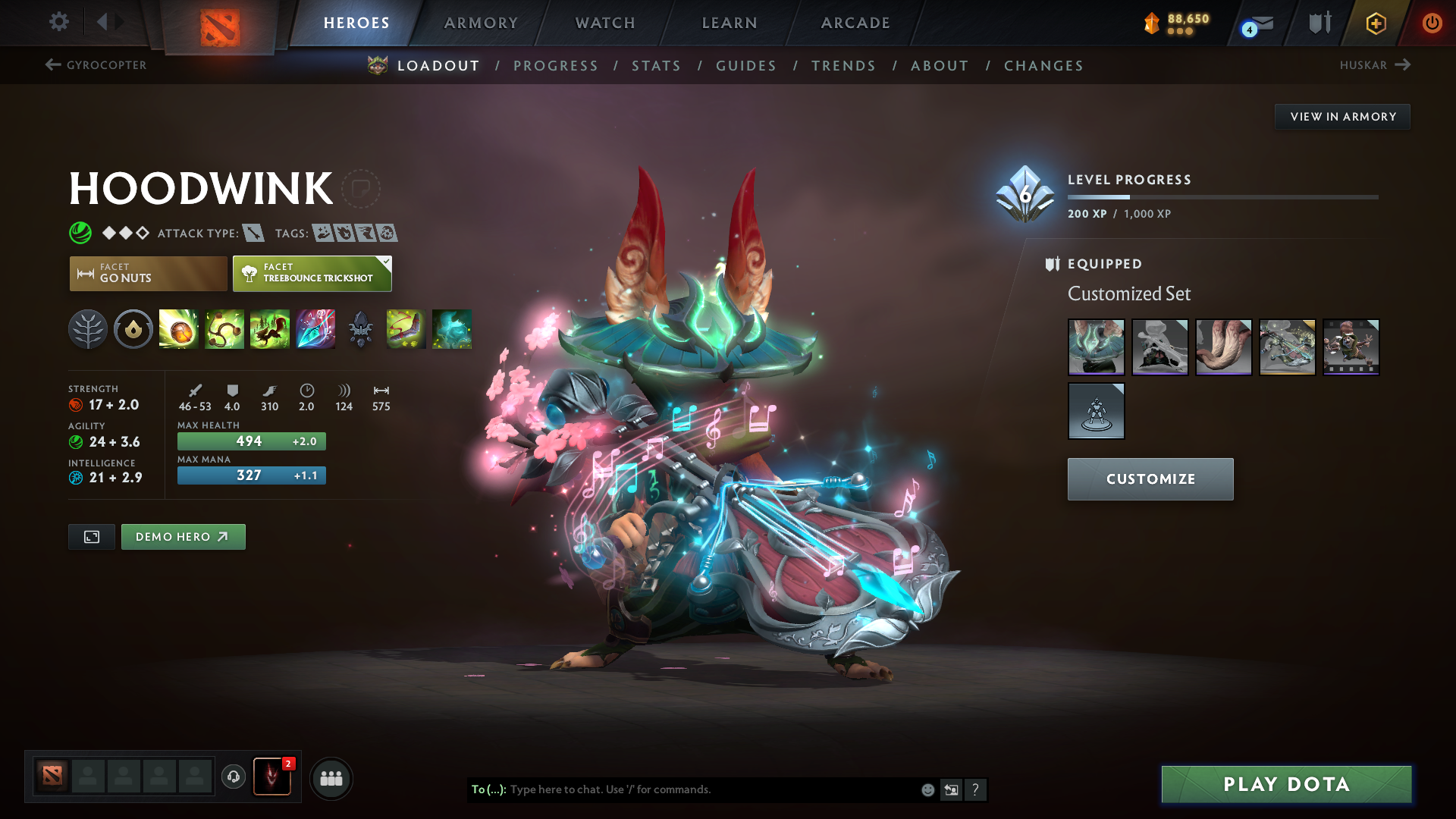Click the Dota Plus hexagon icon
1456x819 pixels.
[1376, 23]
